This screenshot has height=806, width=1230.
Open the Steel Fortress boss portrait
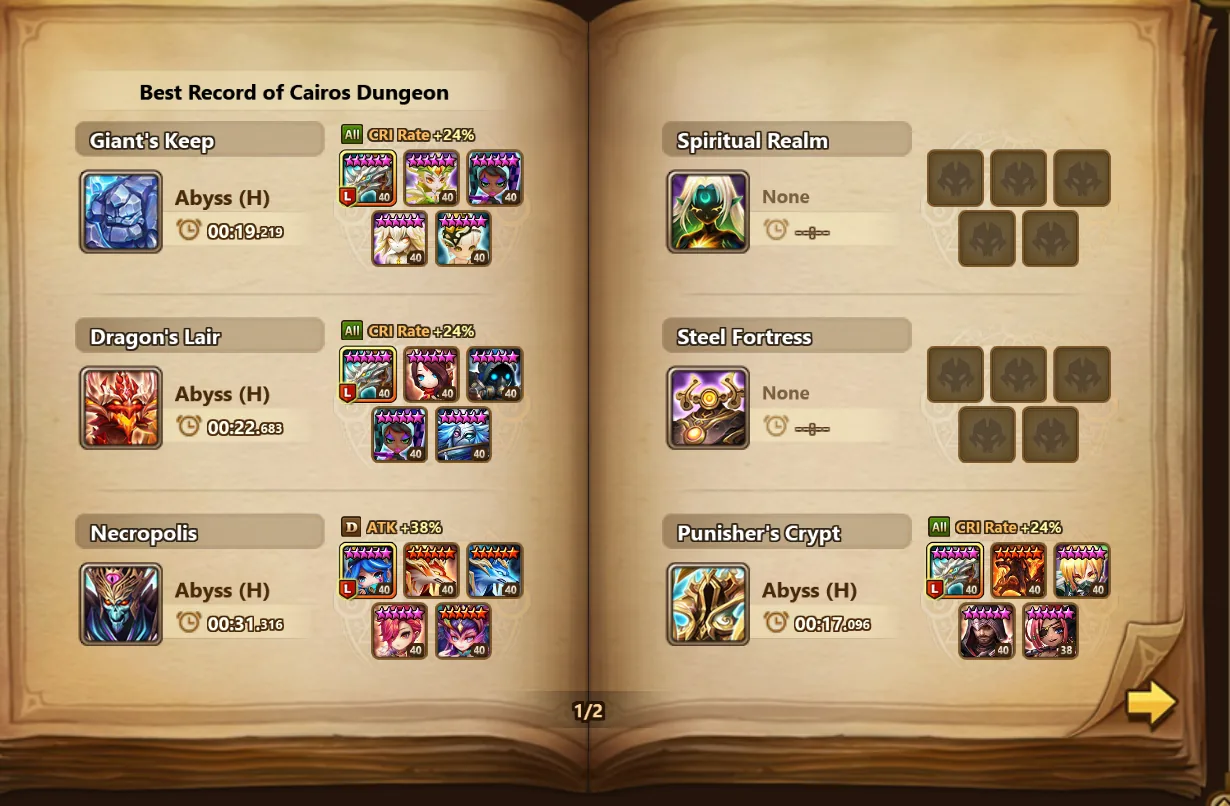[708, 407]
